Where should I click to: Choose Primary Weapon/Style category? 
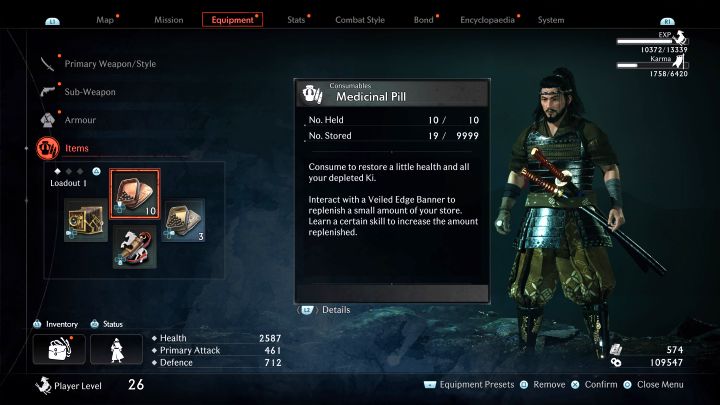110,64
